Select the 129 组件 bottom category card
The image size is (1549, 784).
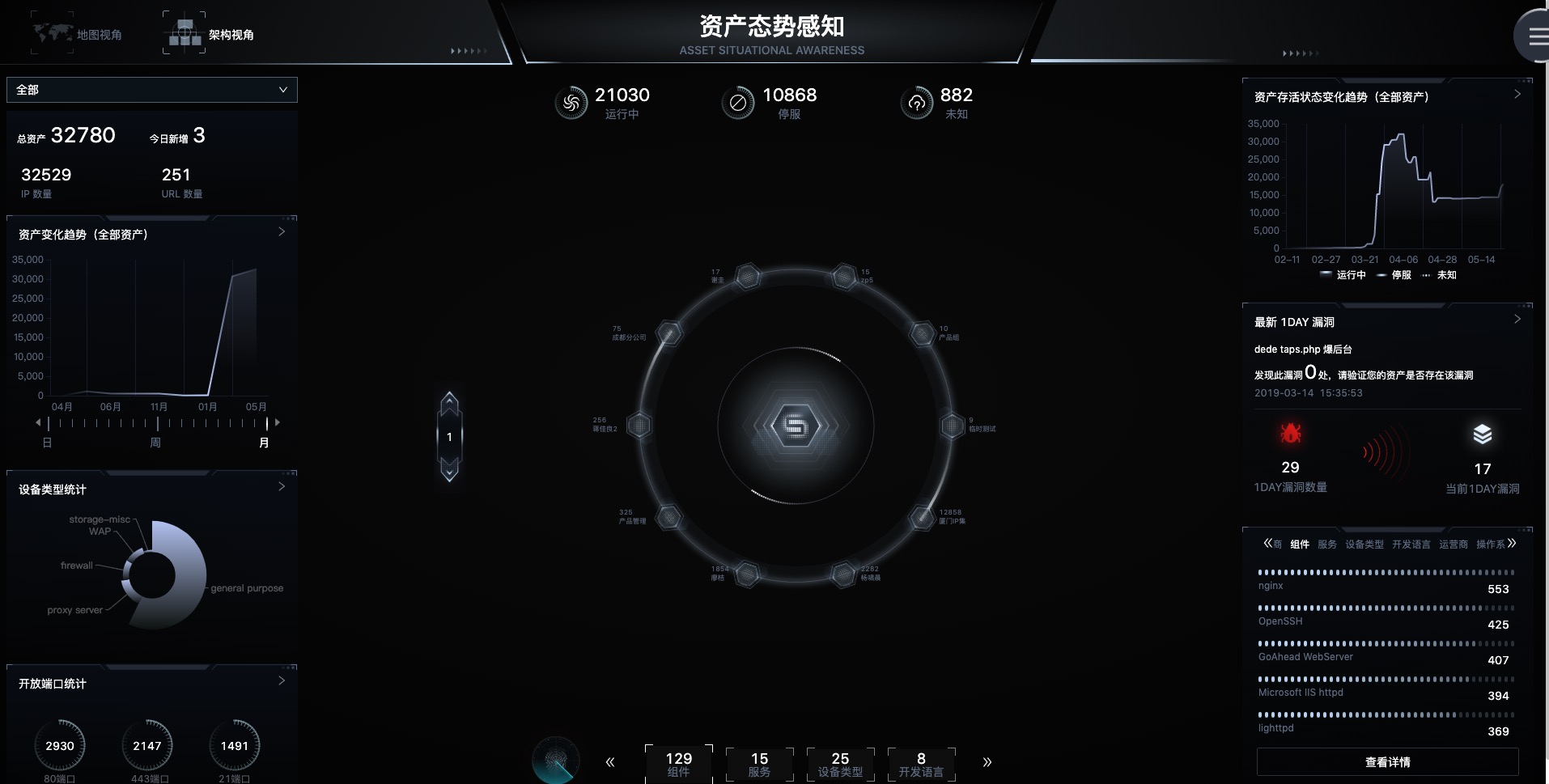[x=678, y=764]
